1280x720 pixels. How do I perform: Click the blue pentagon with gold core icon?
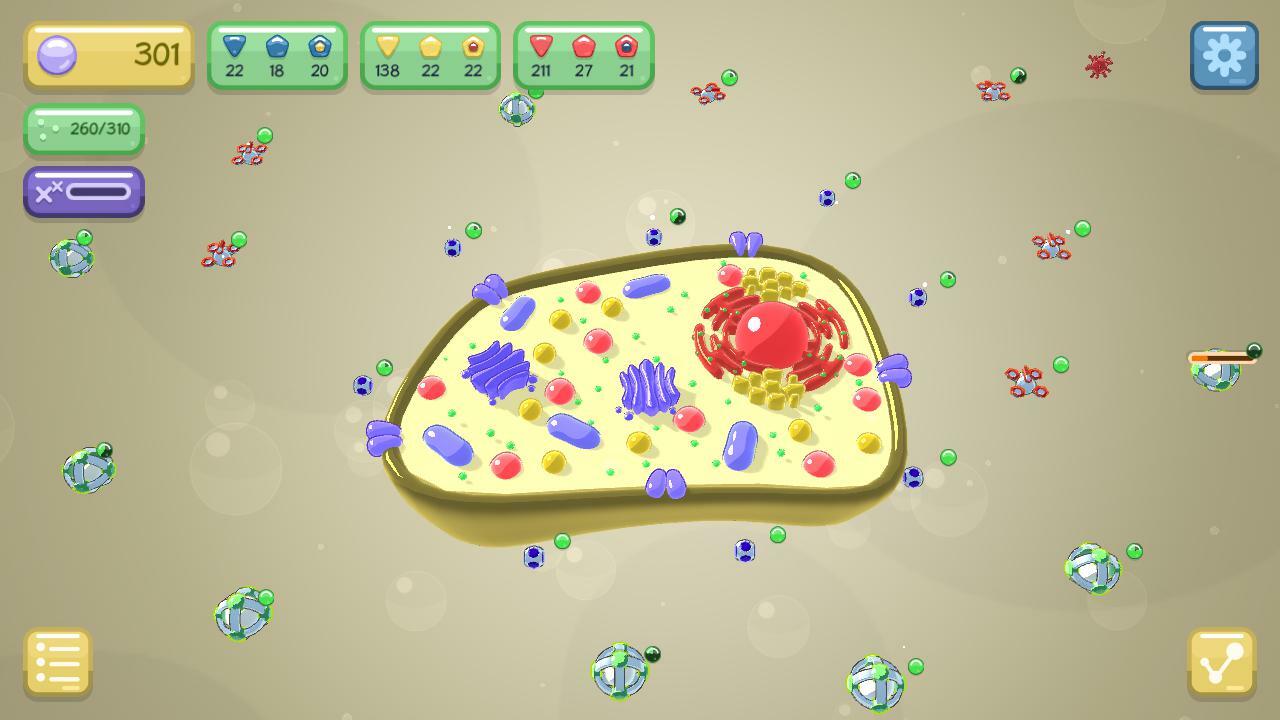320,46
